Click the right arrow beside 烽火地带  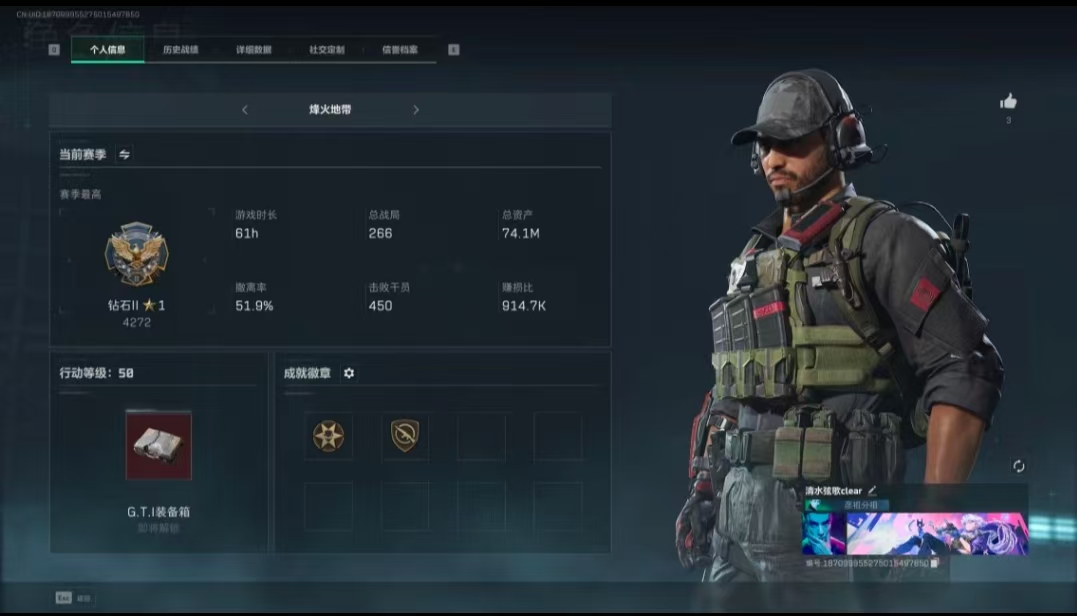point(416,110)
